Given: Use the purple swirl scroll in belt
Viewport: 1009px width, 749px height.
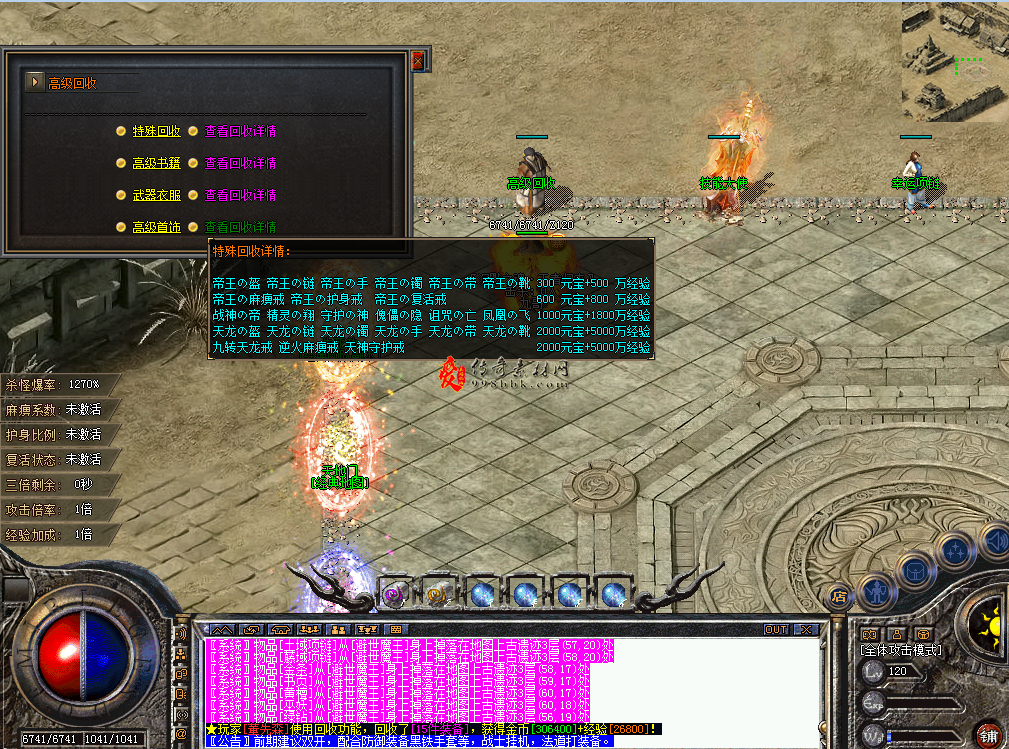Looking at the screenshot, I should coord(393,594).
